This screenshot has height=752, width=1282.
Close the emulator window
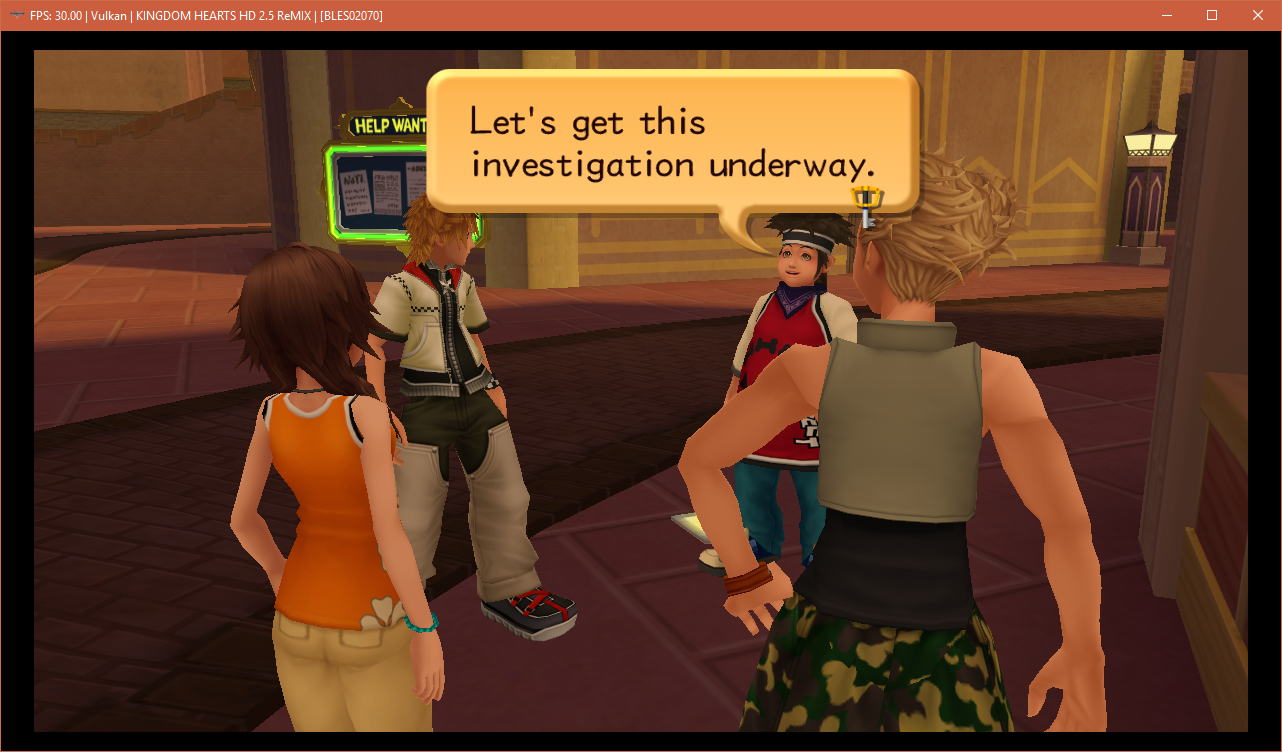pyautogui.click(x=1257, y=15)
